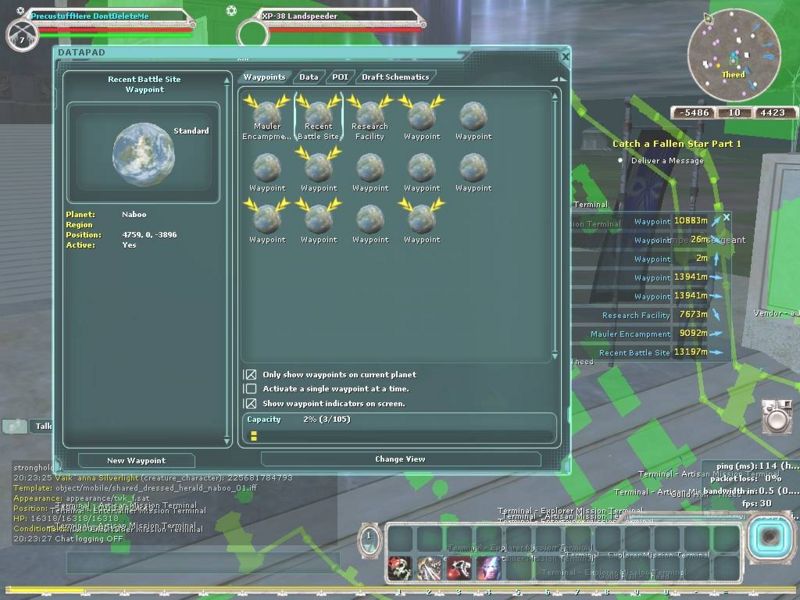
Task: Create a New Waypoint
Action: point(137,460)
